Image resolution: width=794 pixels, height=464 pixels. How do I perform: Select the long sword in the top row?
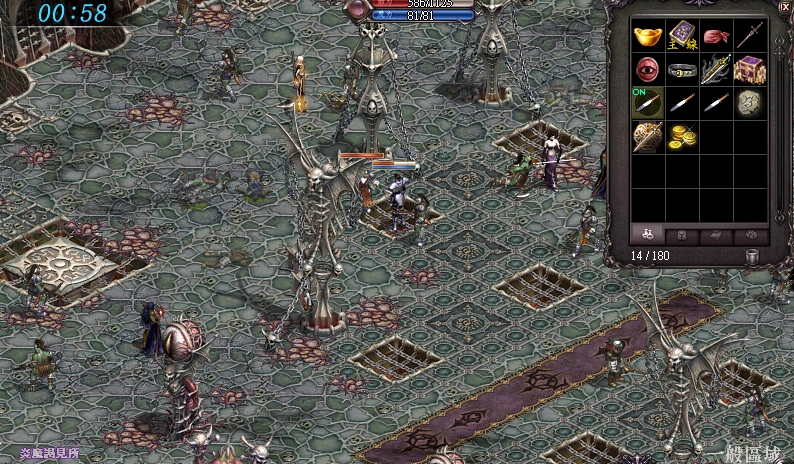point(749,37)
